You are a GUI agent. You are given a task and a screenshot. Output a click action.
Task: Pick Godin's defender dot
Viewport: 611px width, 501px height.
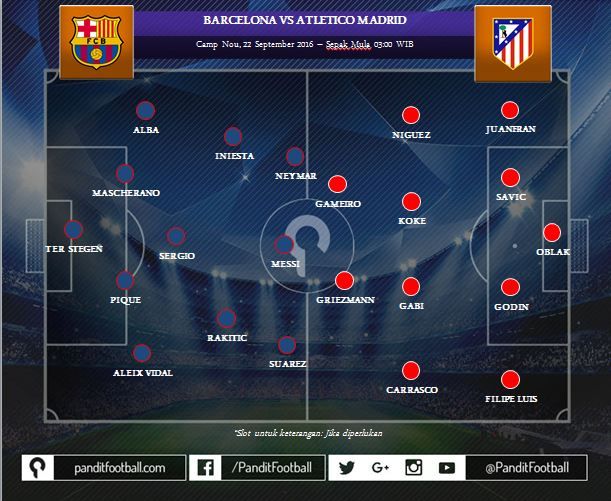coord(510,287)
